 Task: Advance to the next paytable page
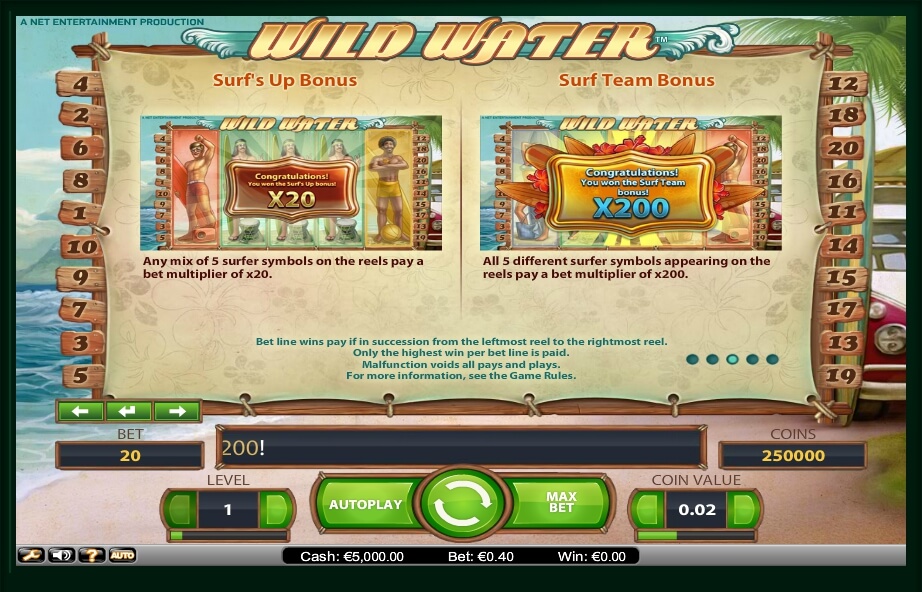(177, 411)
